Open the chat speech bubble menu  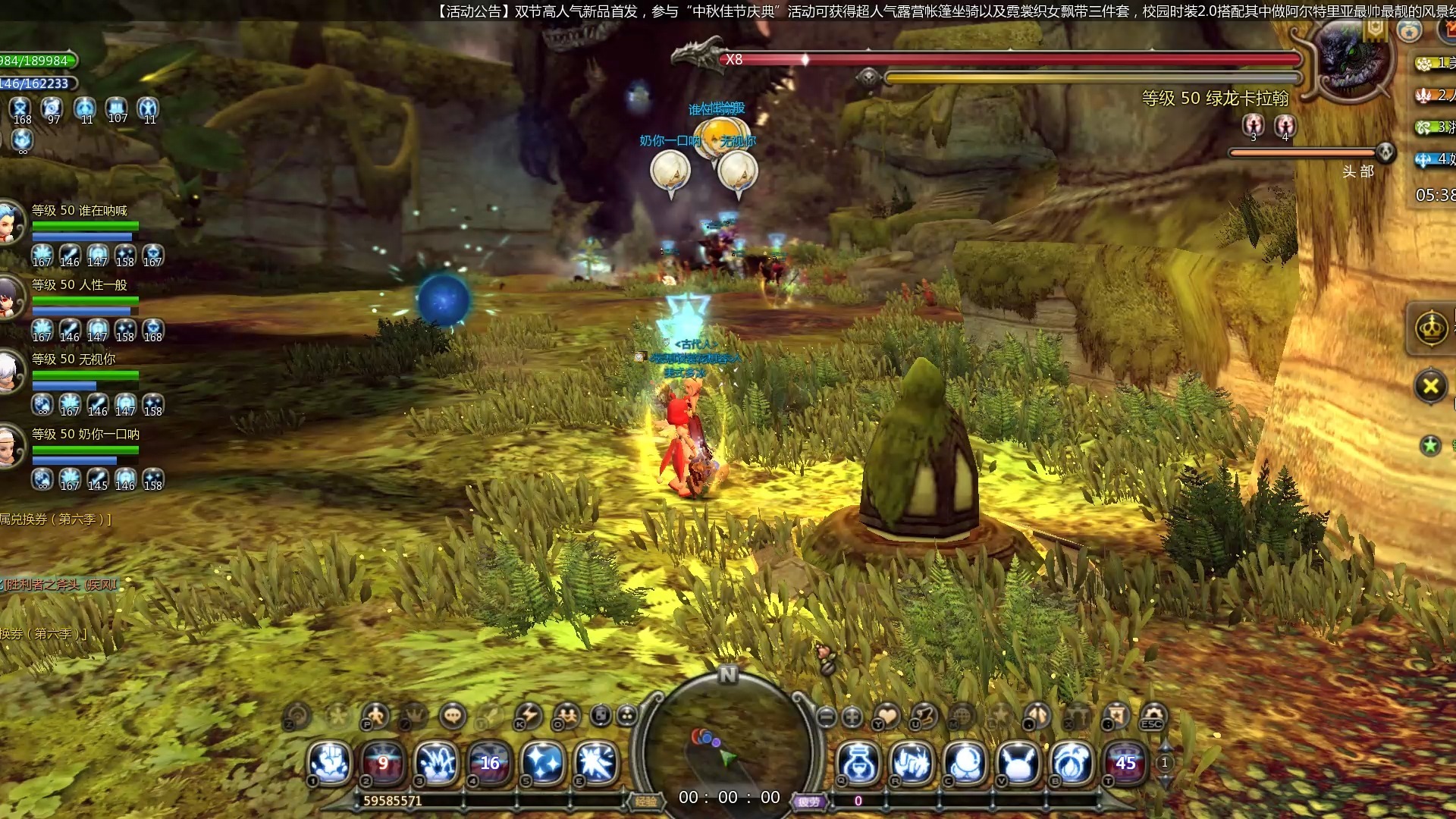click(453, 715)
